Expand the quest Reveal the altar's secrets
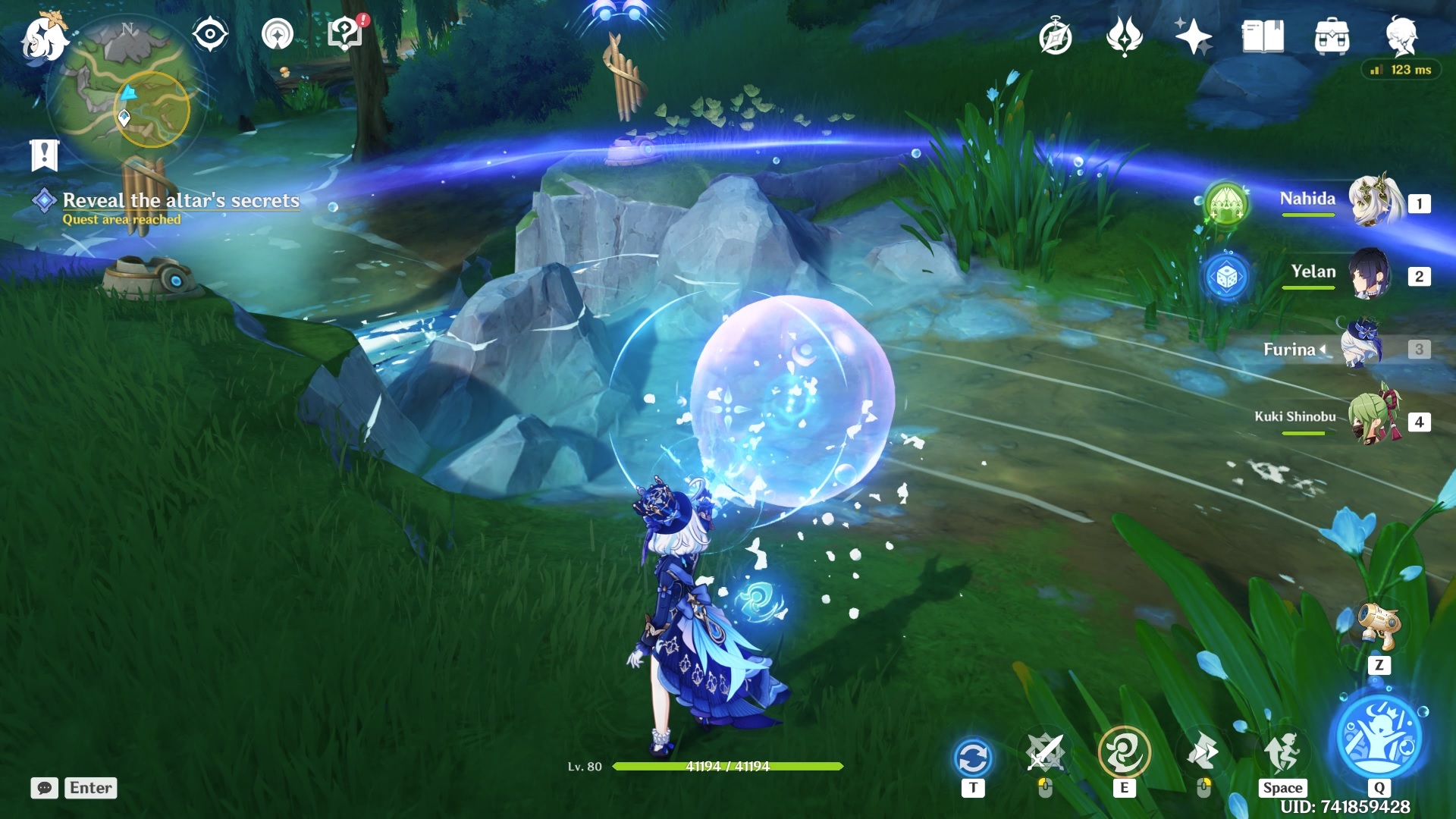The height and width of the screenshot is (819, 1456). pyautogui.click(x=182, y=201)
